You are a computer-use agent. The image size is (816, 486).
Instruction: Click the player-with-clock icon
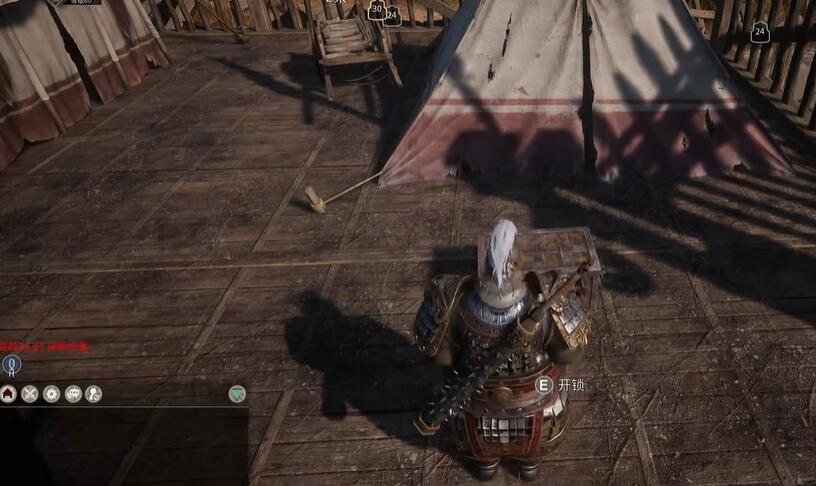pos(94,394)
